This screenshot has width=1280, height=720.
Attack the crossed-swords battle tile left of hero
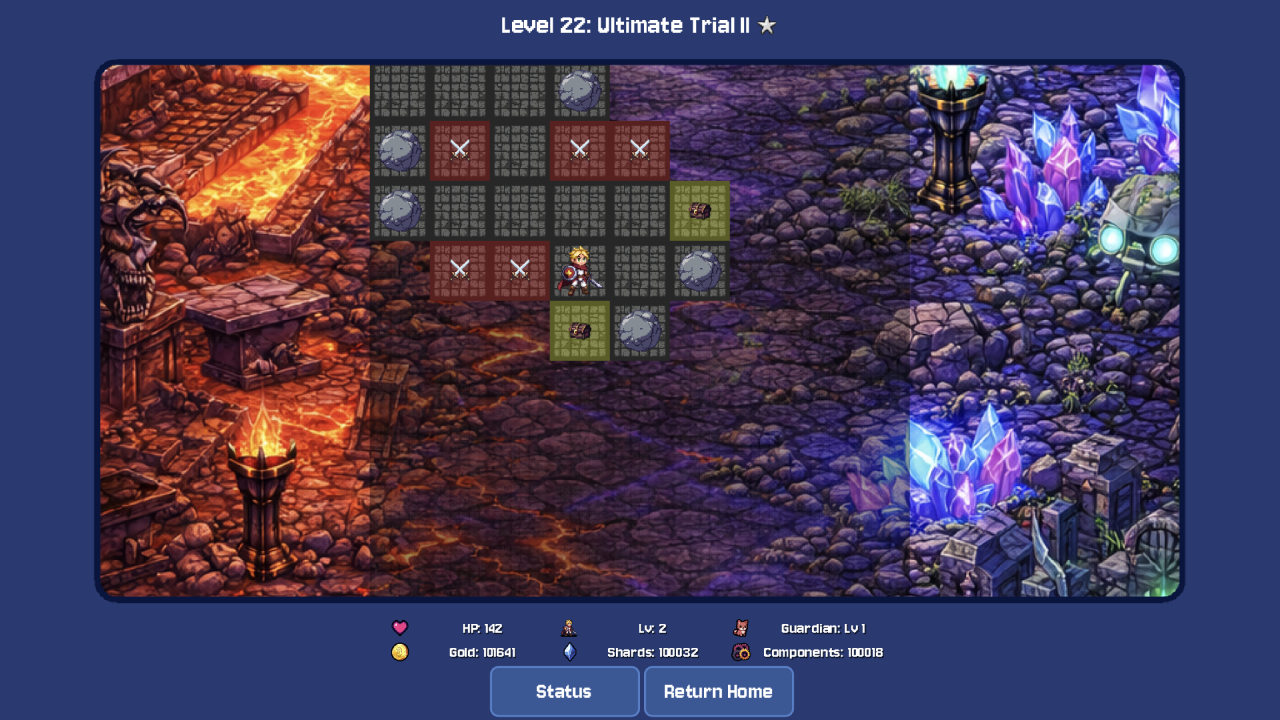pos(520,271)
